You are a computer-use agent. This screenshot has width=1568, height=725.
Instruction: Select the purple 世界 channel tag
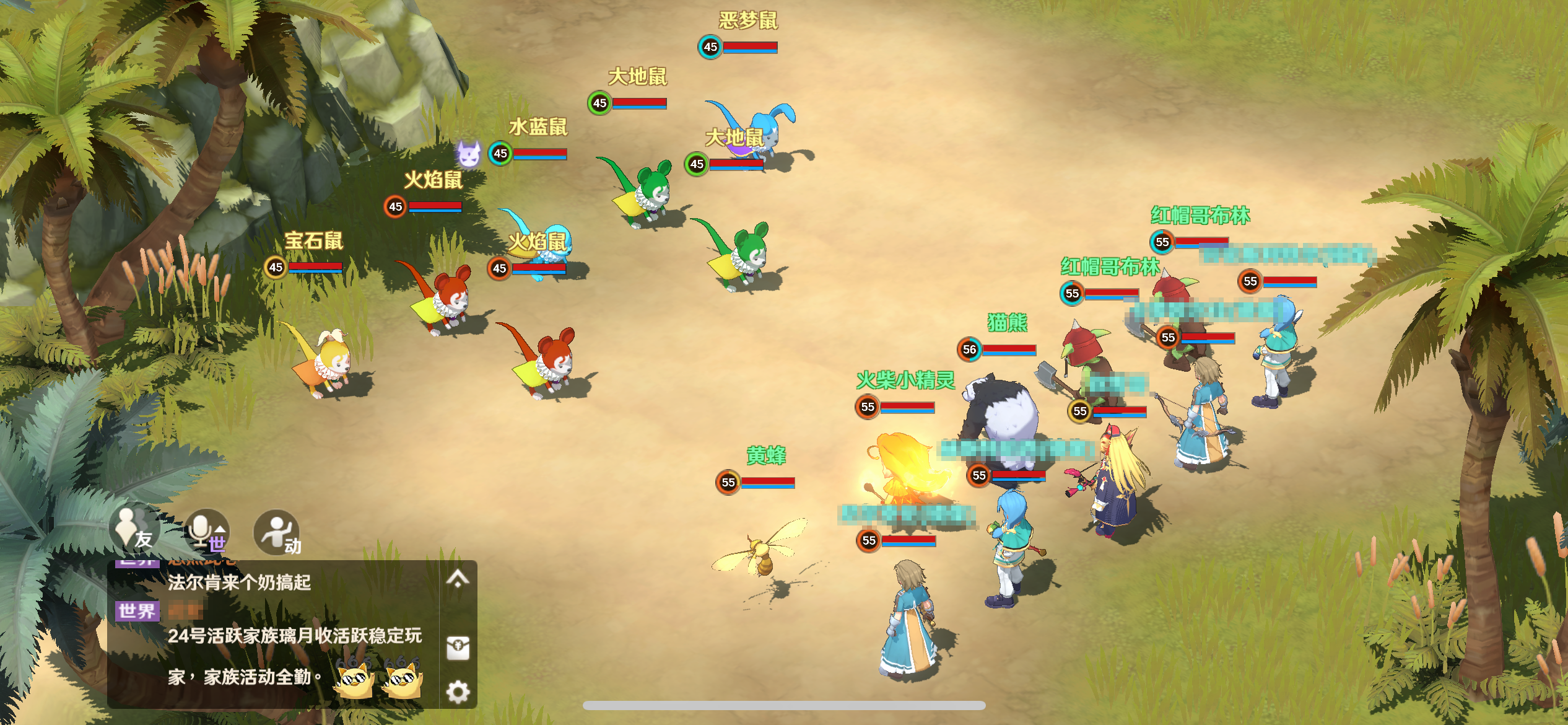pos(137,611)
